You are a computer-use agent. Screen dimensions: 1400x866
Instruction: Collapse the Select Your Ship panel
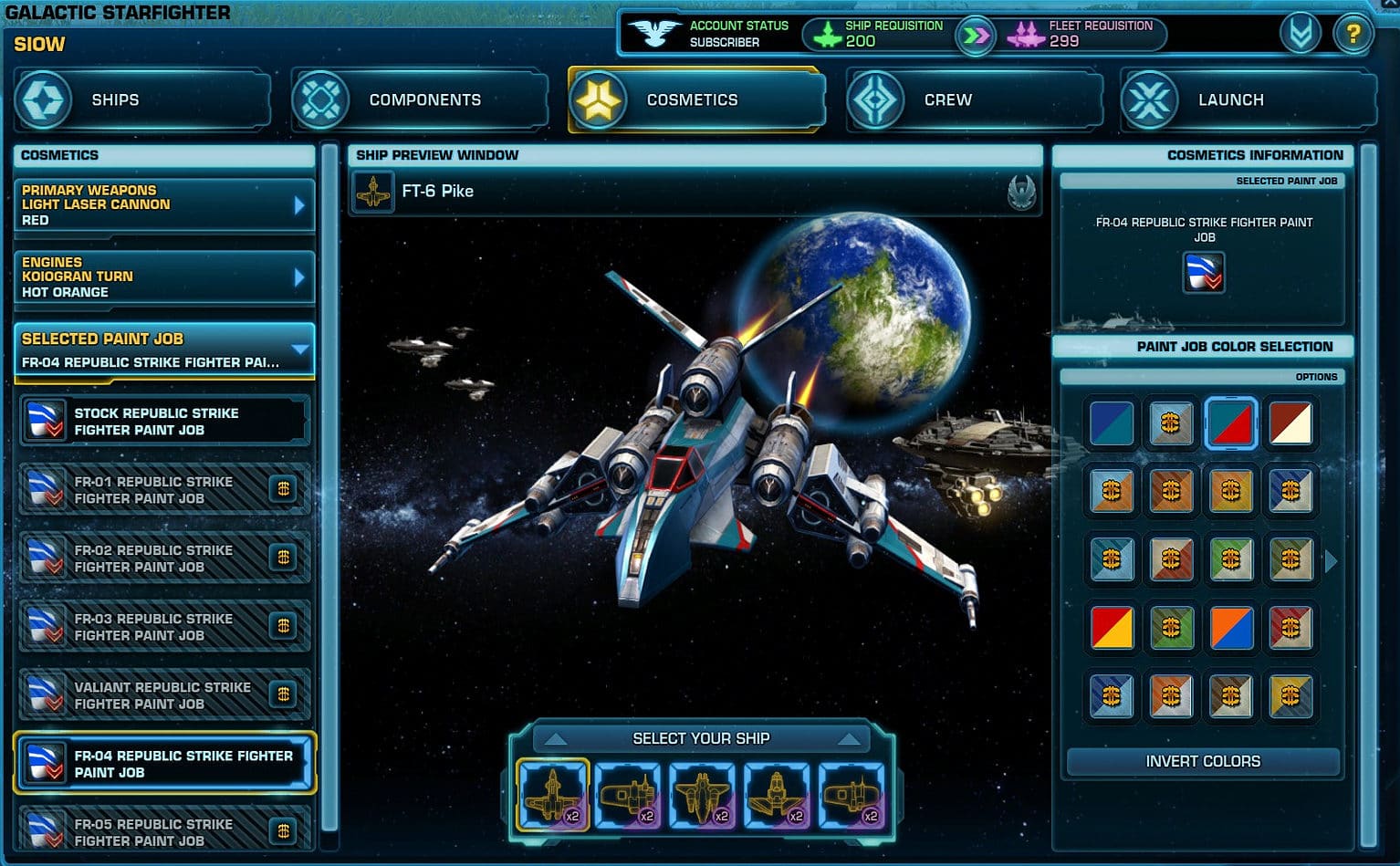557,737
